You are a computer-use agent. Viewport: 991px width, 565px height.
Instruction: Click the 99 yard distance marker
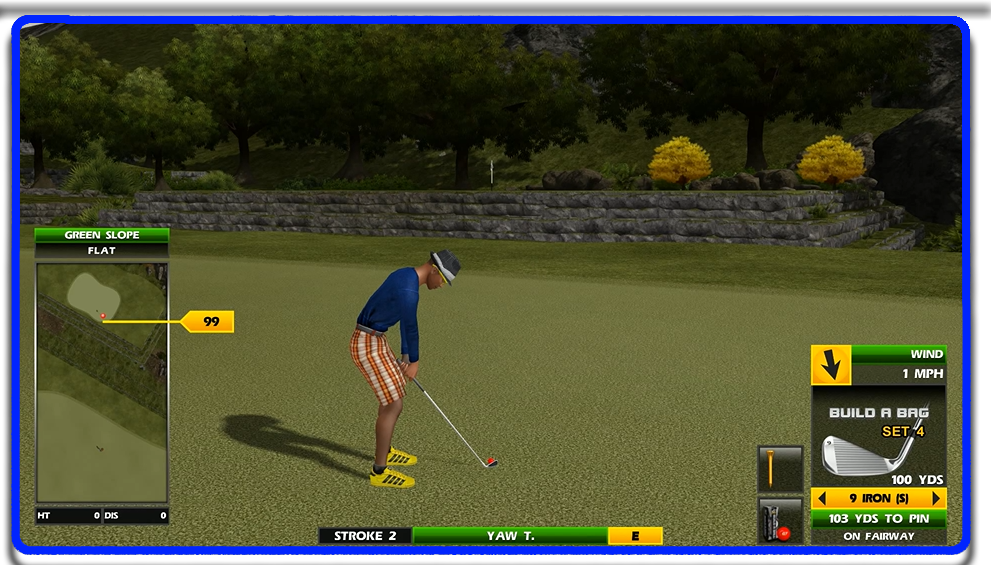[x=210, y=322]
